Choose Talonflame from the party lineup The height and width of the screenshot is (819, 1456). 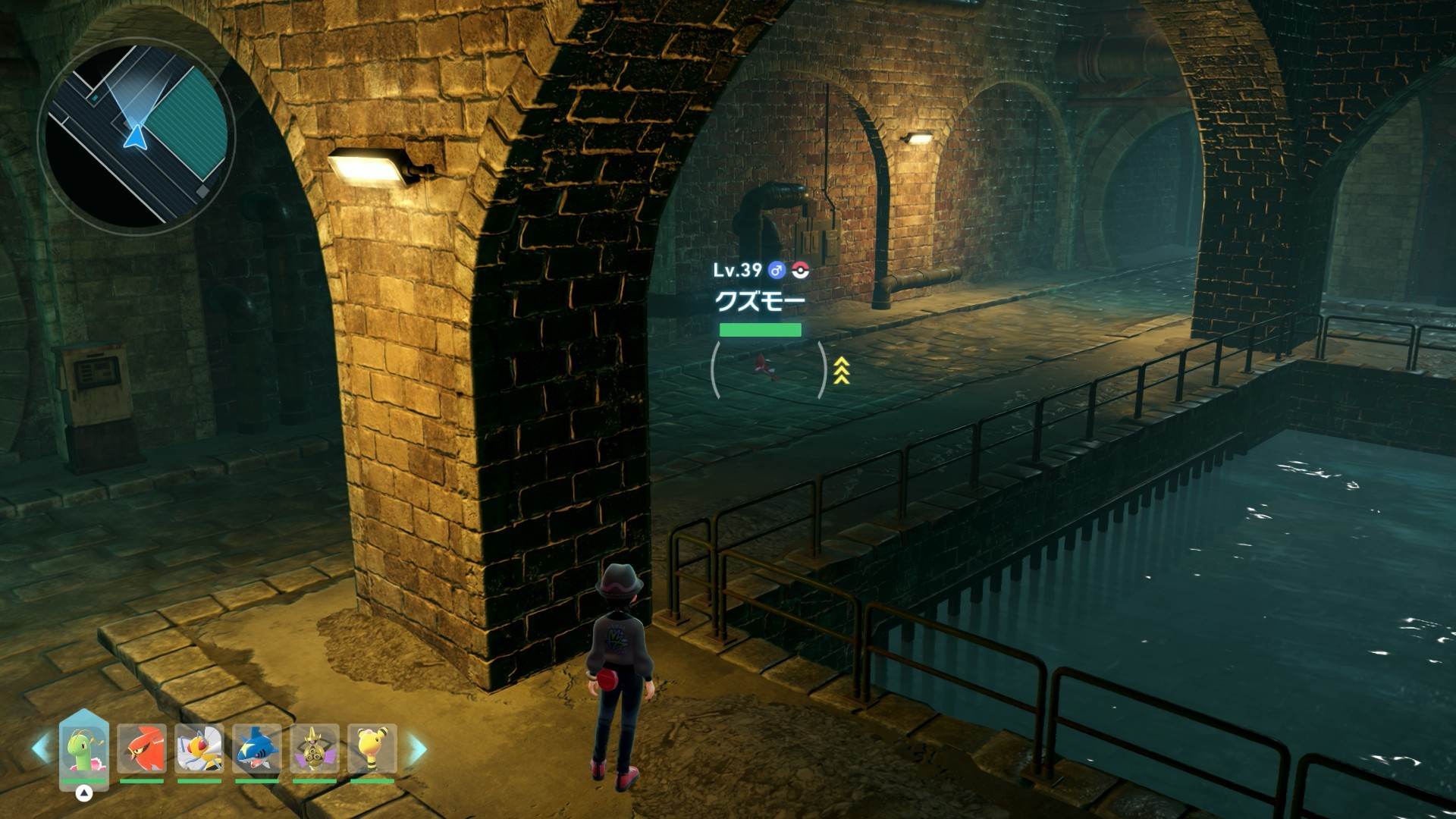[142, 749]
